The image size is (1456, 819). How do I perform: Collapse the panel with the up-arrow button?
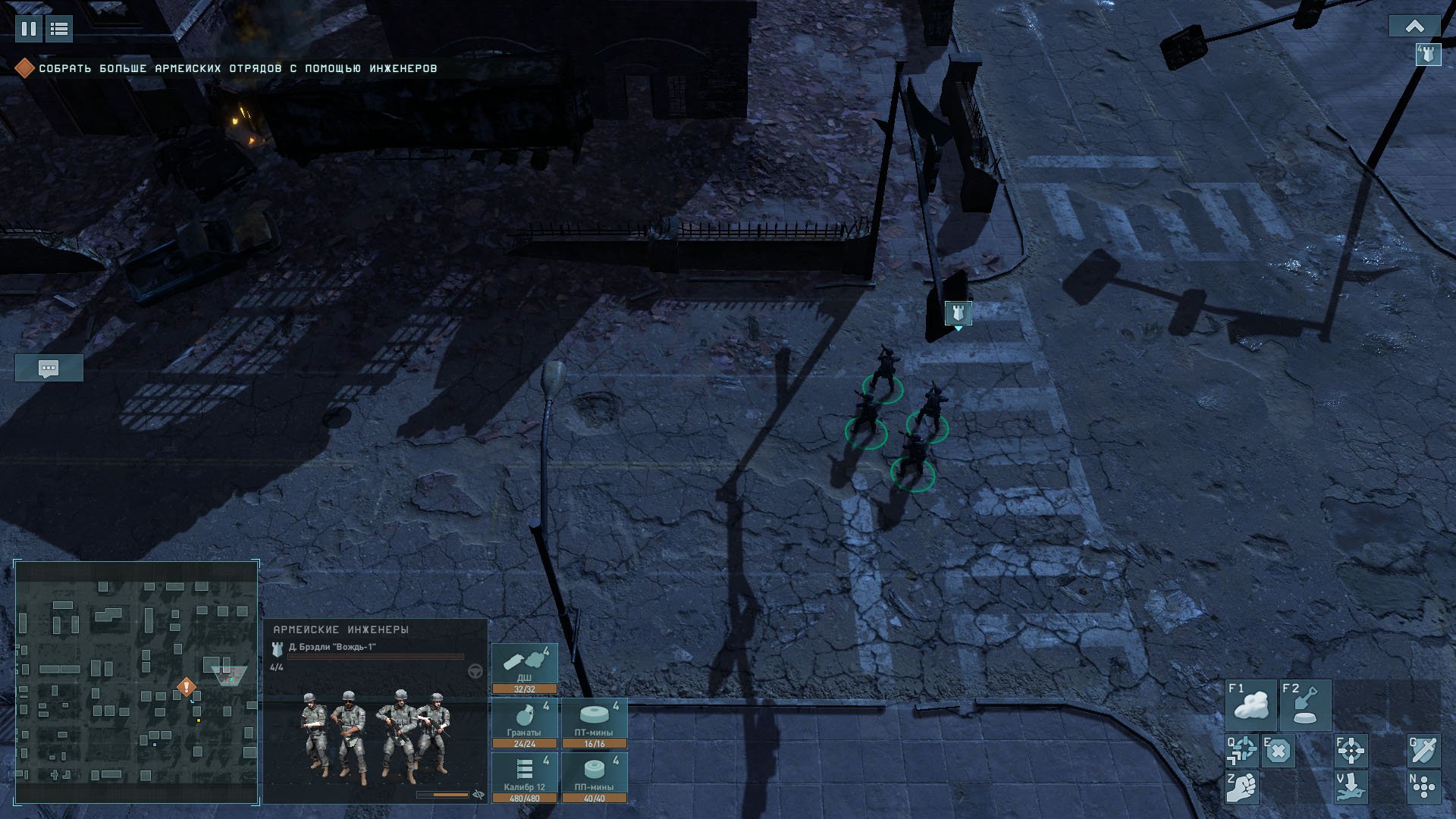pos(1414,27)
